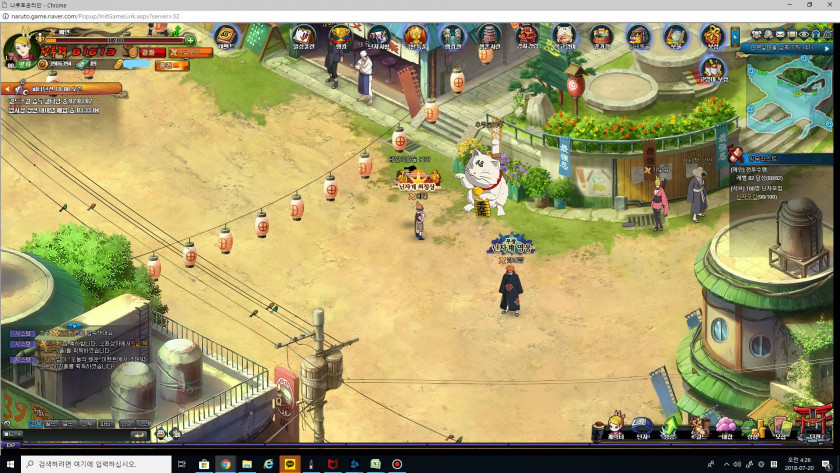Screen dimensions: 840x473
Task: Expand the top icon bar arrow
Action: [736, 37]
